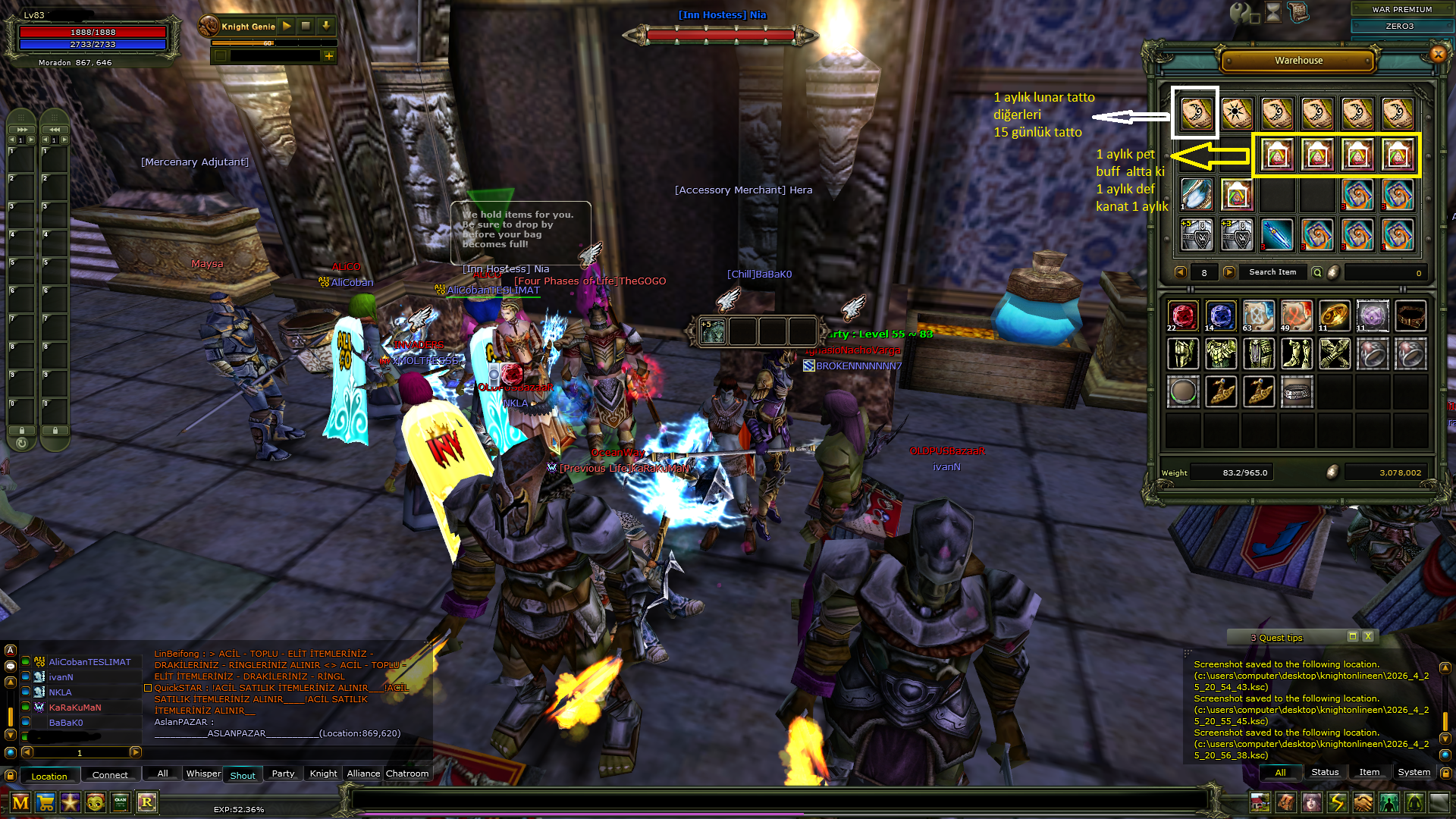Open the shopping cart store icon

(x=45, y=802)
